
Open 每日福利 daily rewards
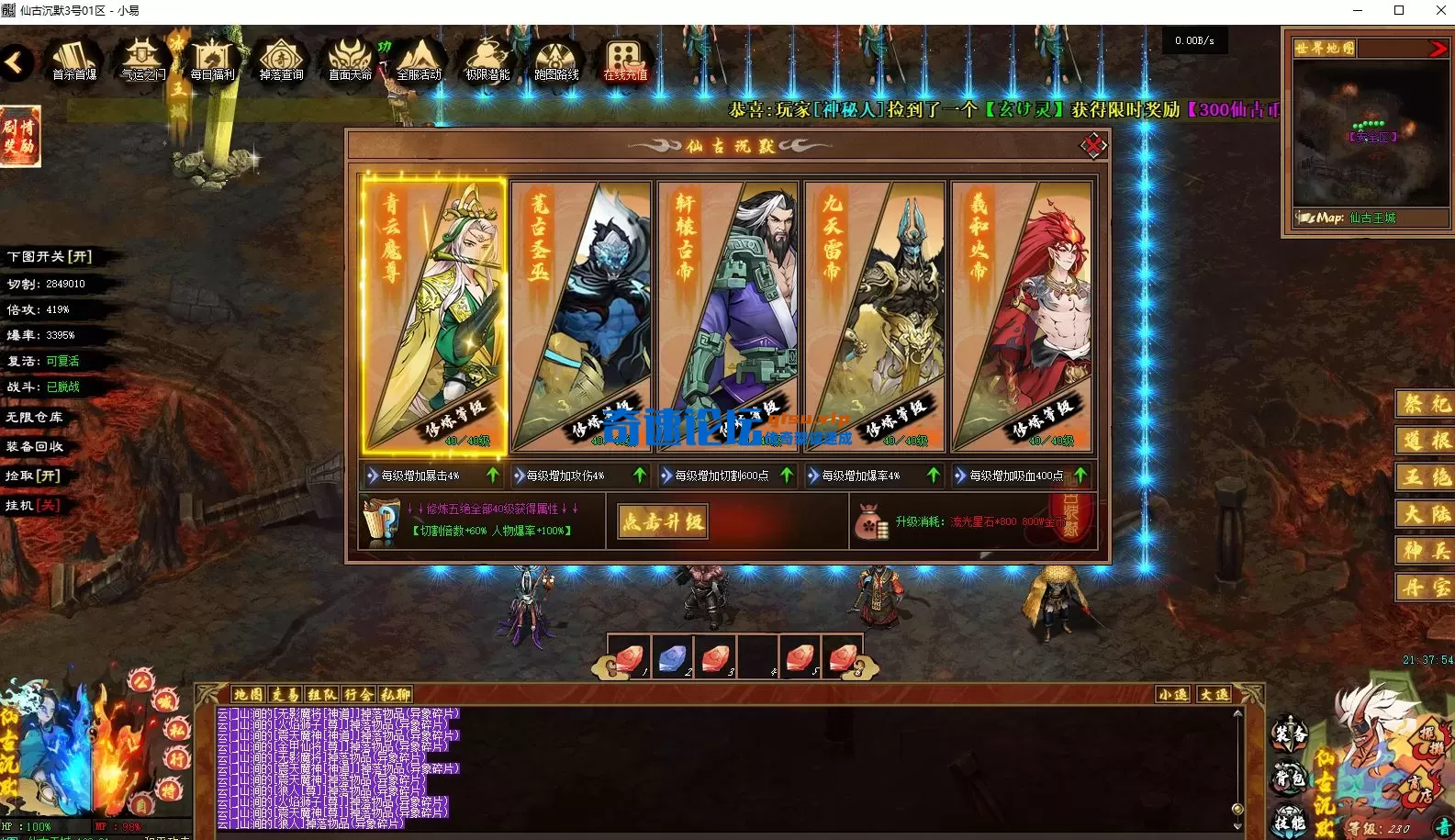click(x=212, y=60)
